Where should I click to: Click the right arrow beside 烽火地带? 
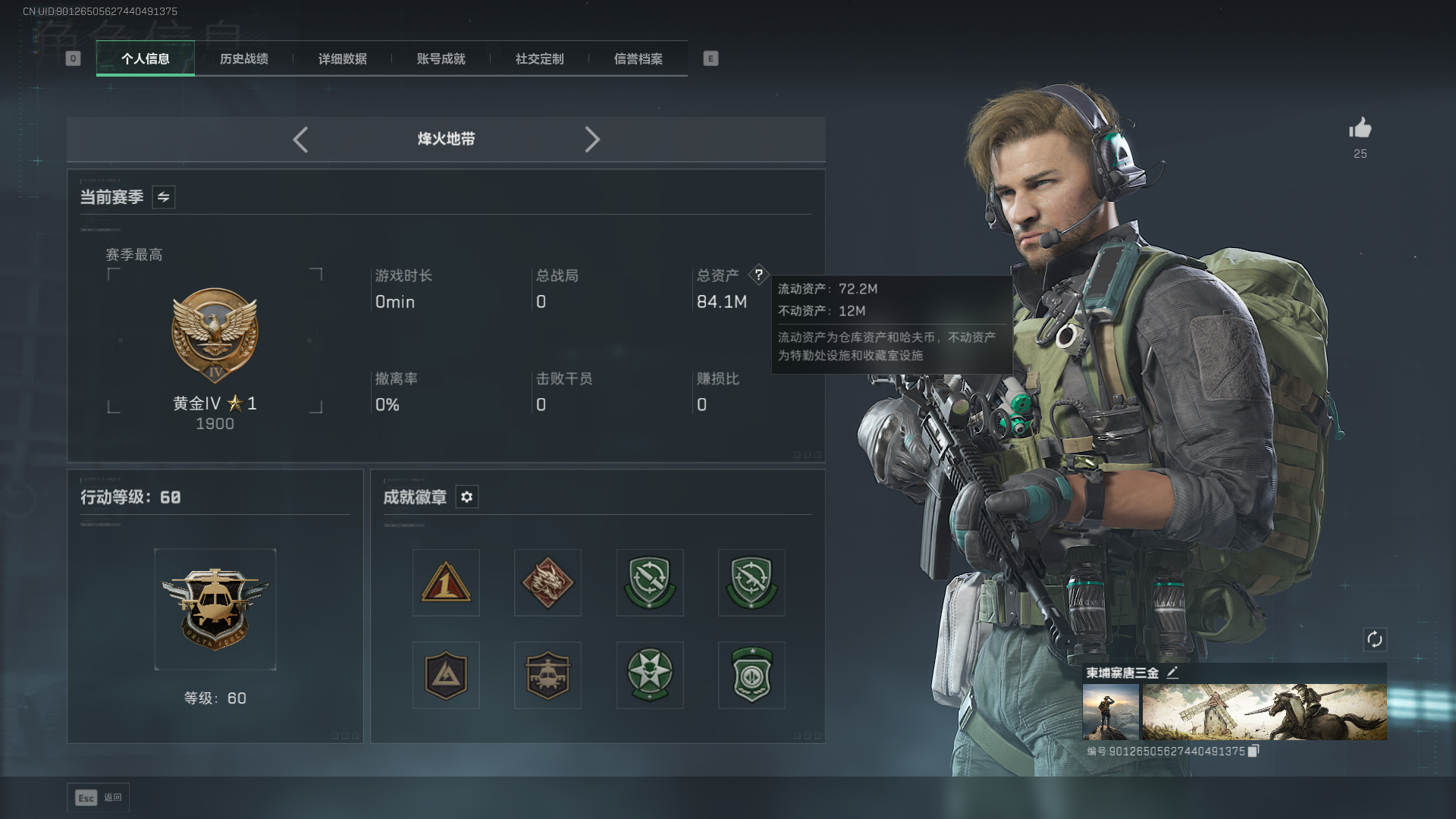[x=592, y=140]
